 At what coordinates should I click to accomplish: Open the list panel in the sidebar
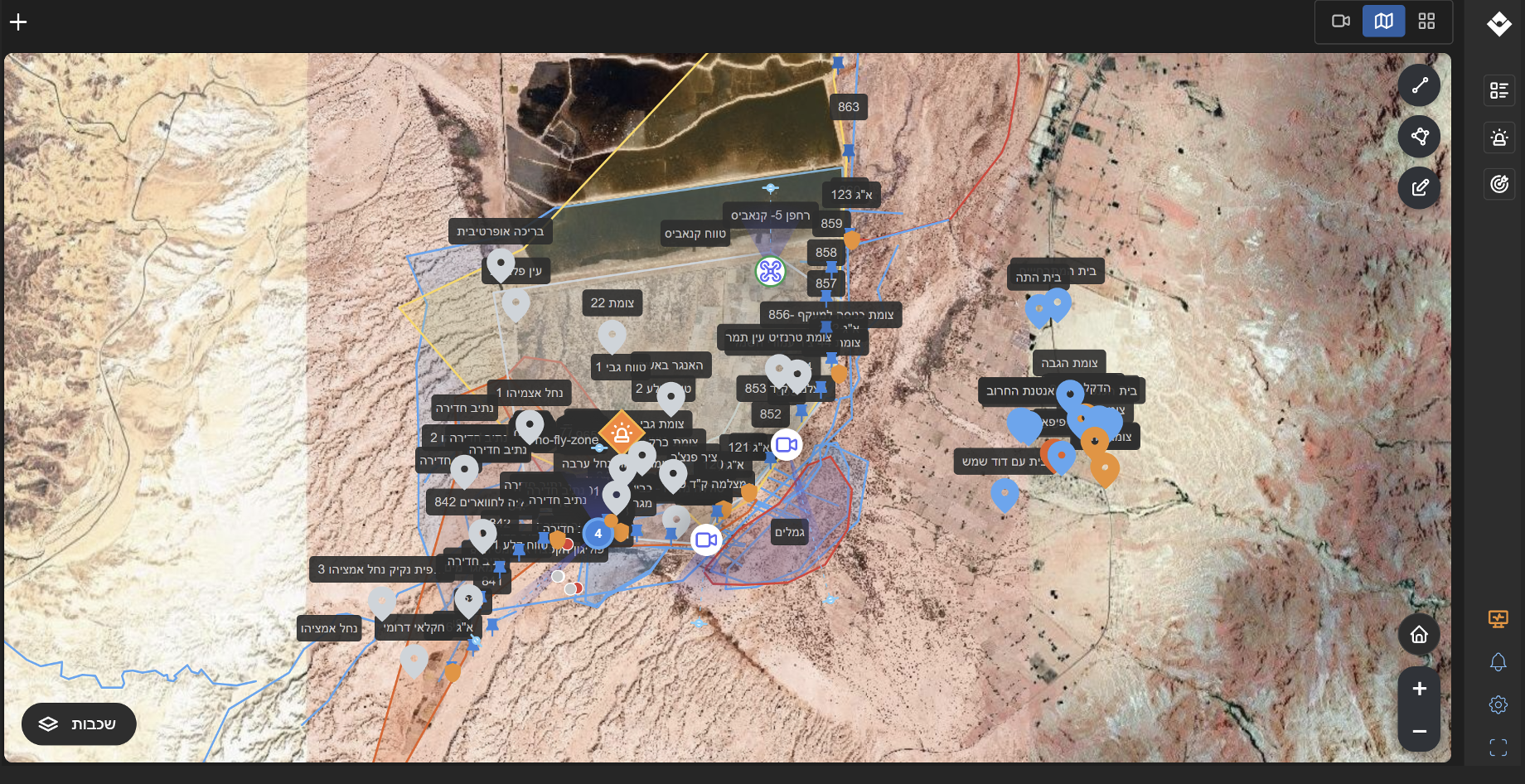point(1498,90)
